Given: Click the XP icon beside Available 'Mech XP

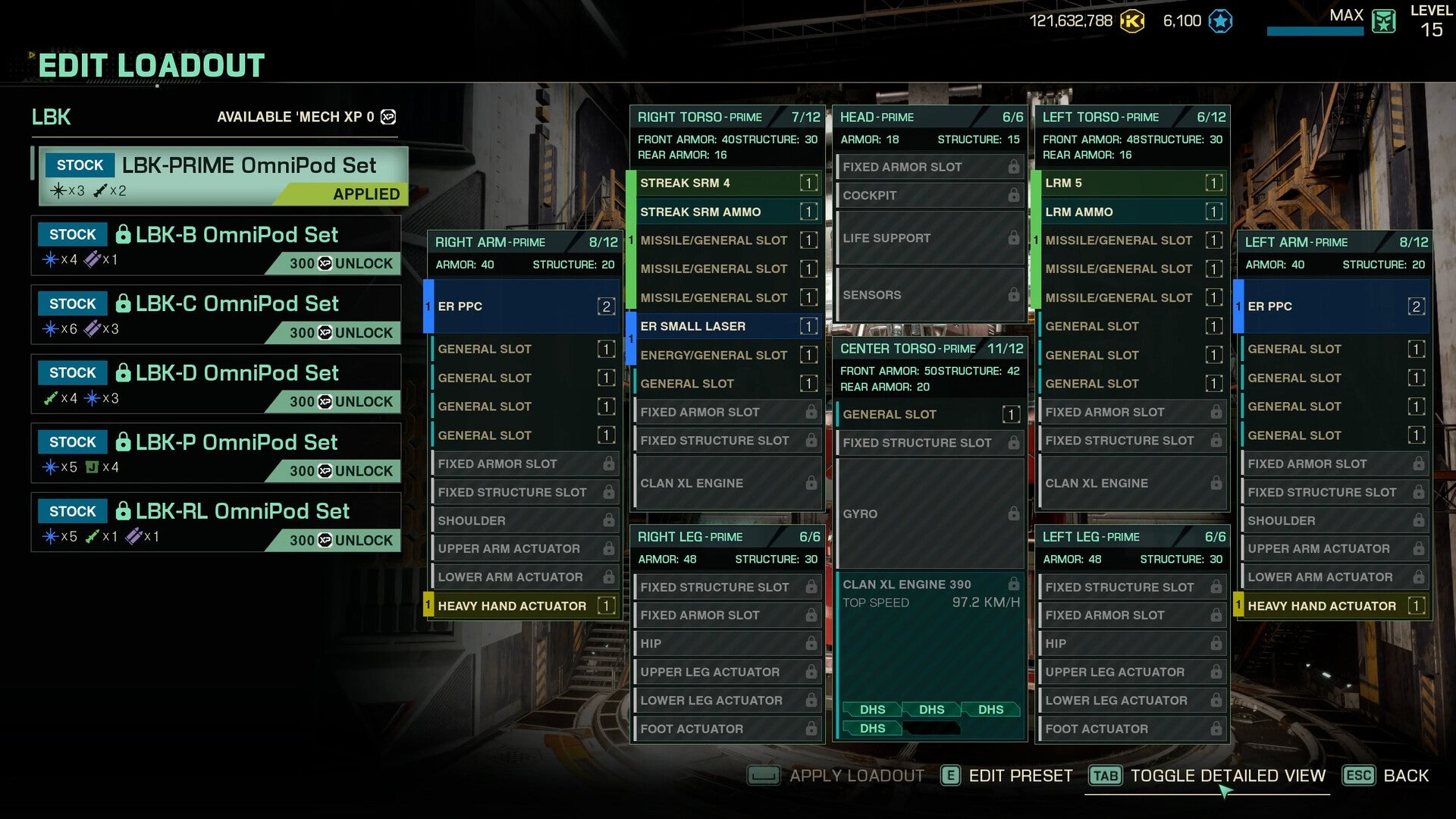Looking at the screenshot, I should [x=389, y=118].
